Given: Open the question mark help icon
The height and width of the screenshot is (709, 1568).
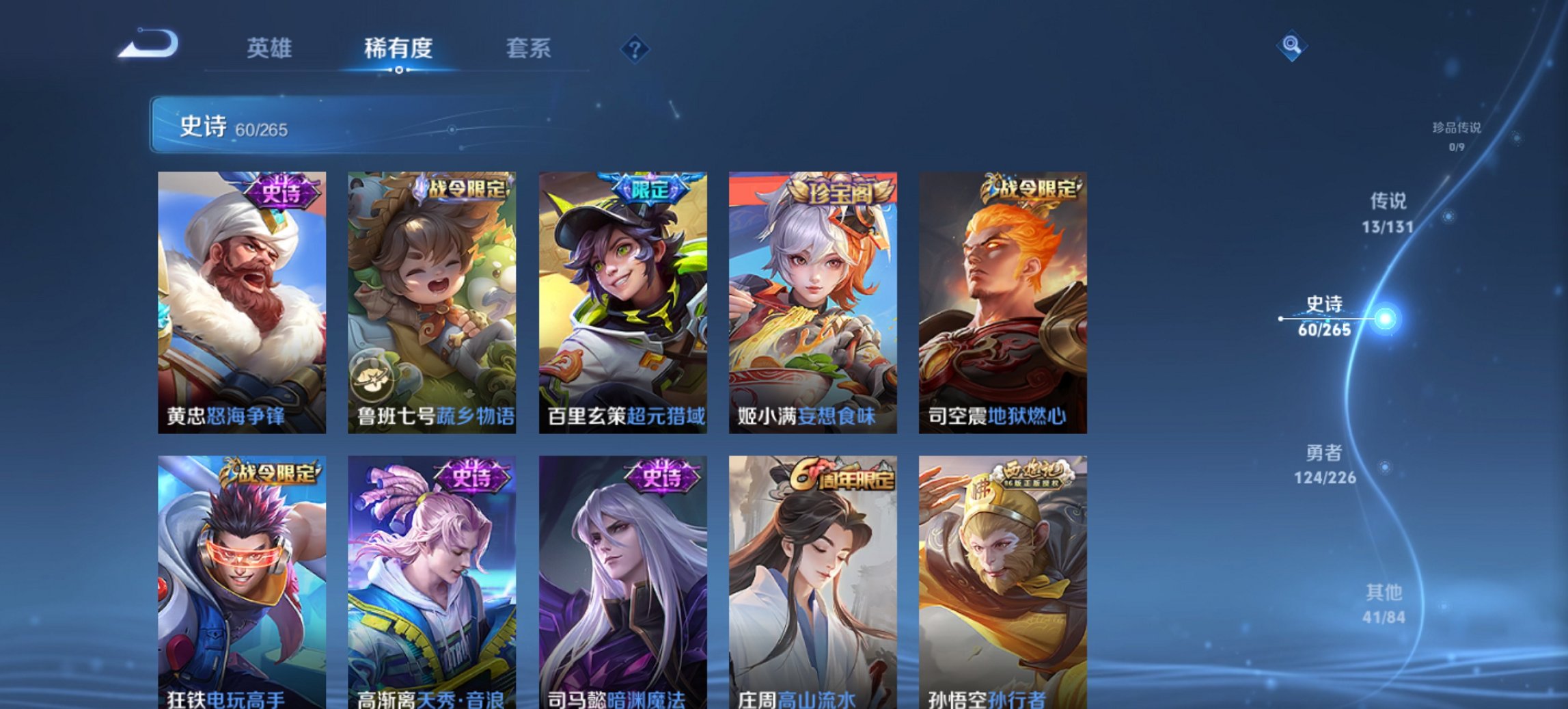Looking at the screenshot, I should pos(635,49).
